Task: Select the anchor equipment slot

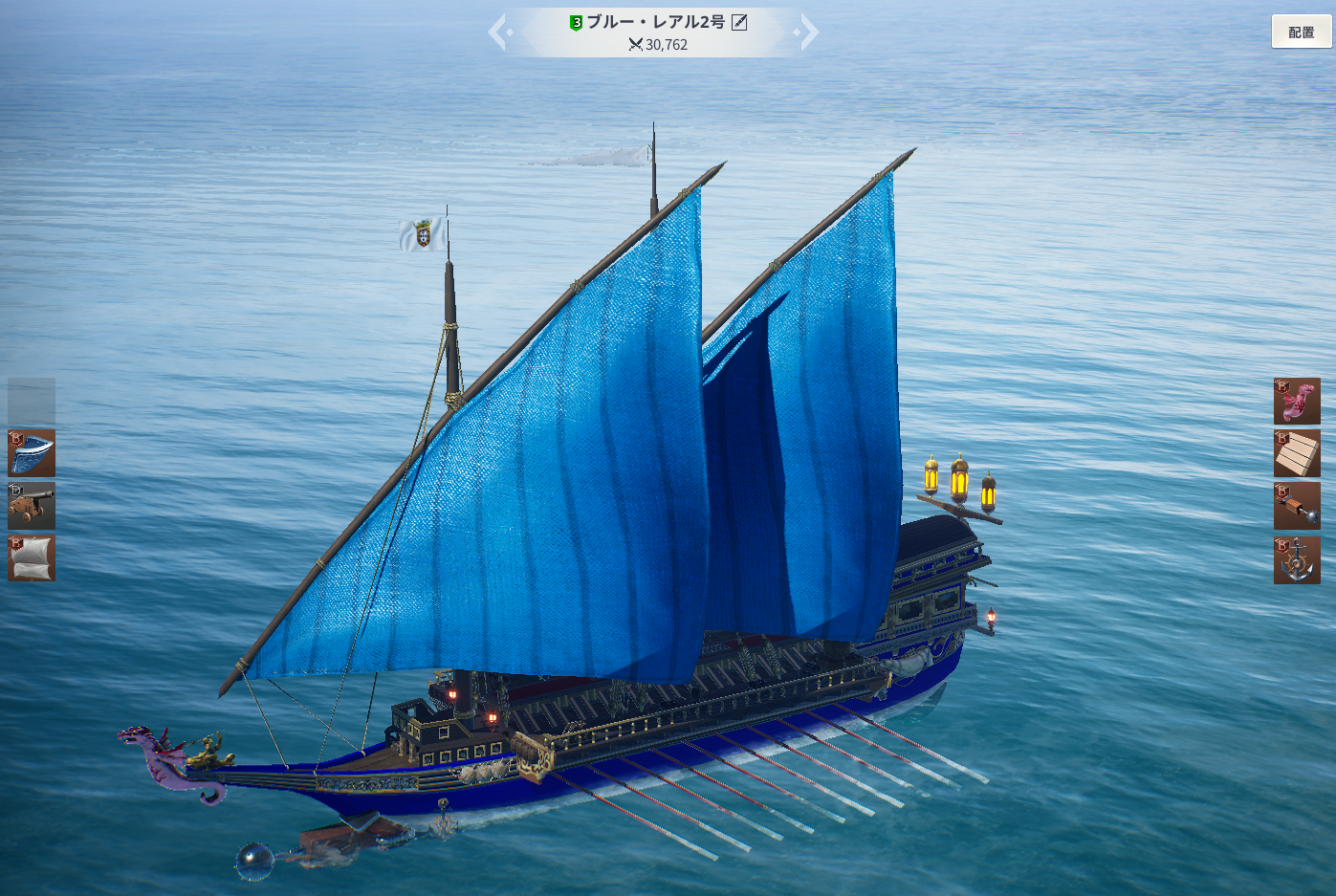Action: tap(1297, 559)
